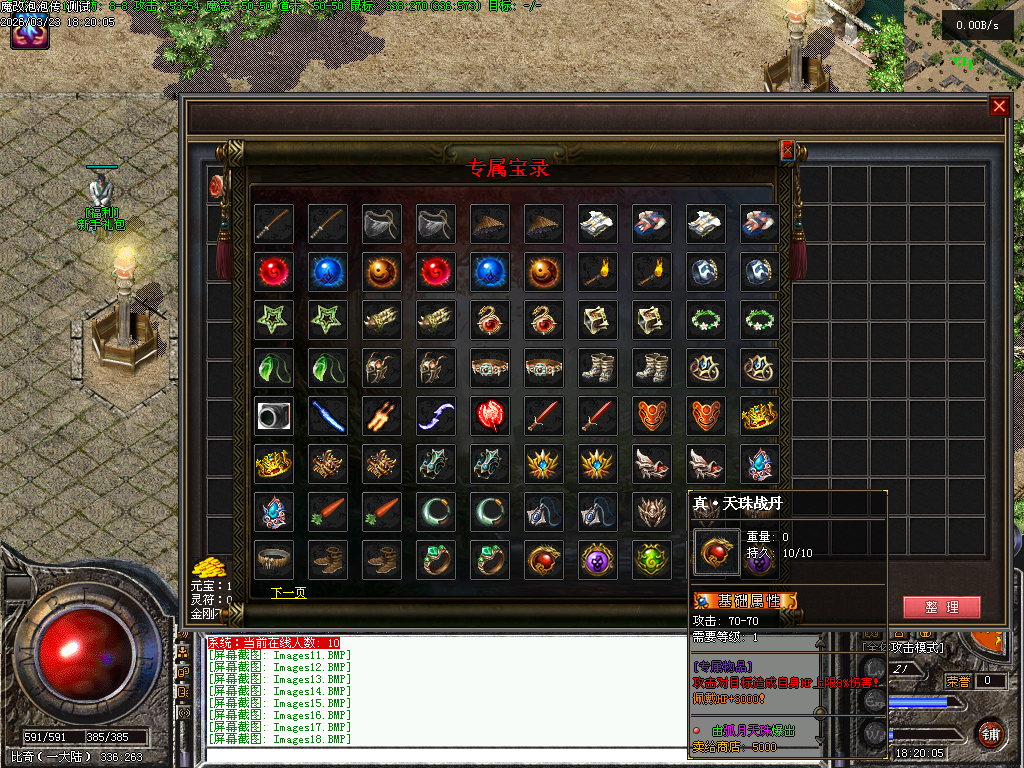Viewport: 1024px width, 768px height.
Task: Select the twin flame daggers item
Action: [x=381, y=416]
